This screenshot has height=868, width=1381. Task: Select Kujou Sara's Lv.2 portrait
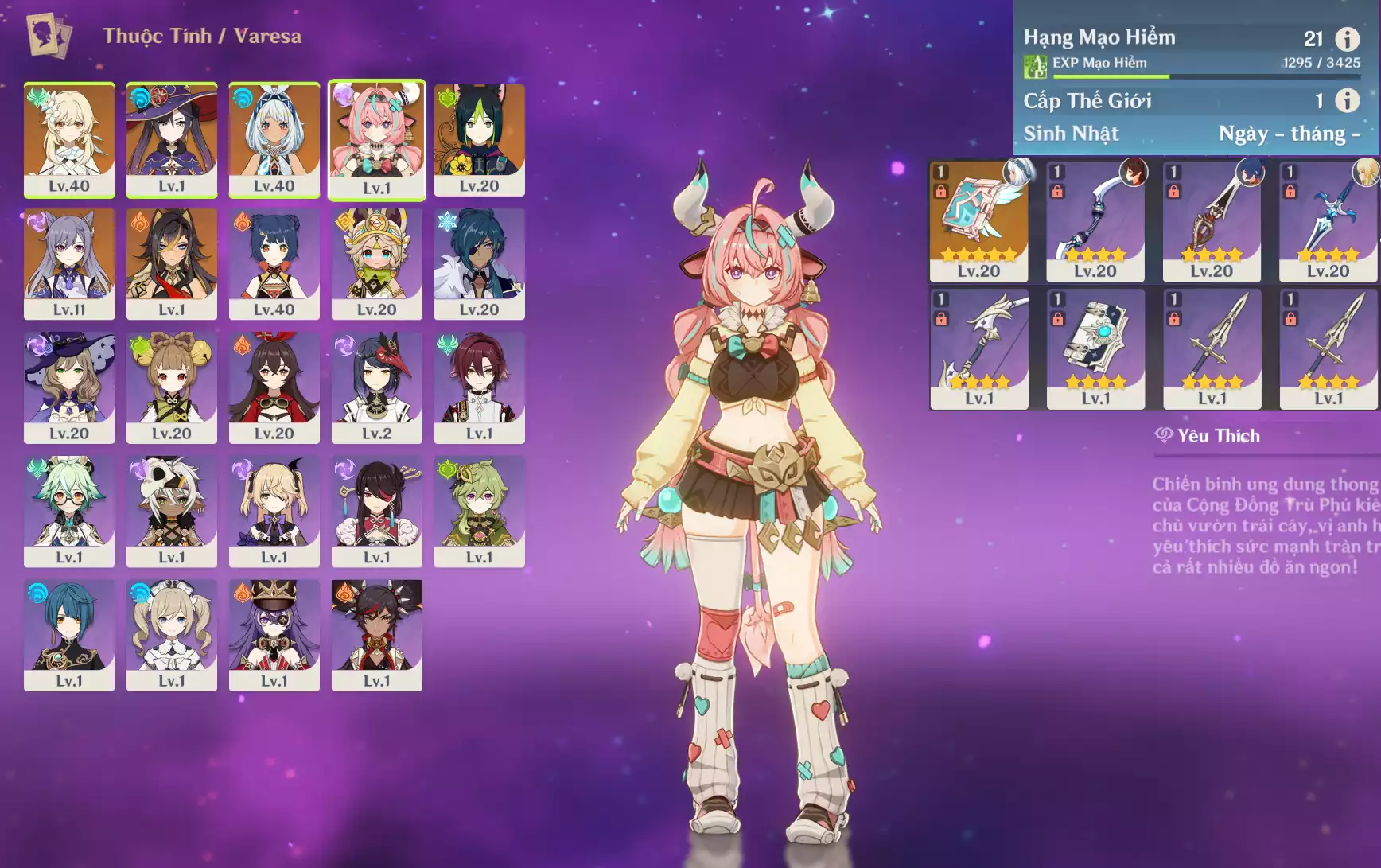(x=376, y=387)
